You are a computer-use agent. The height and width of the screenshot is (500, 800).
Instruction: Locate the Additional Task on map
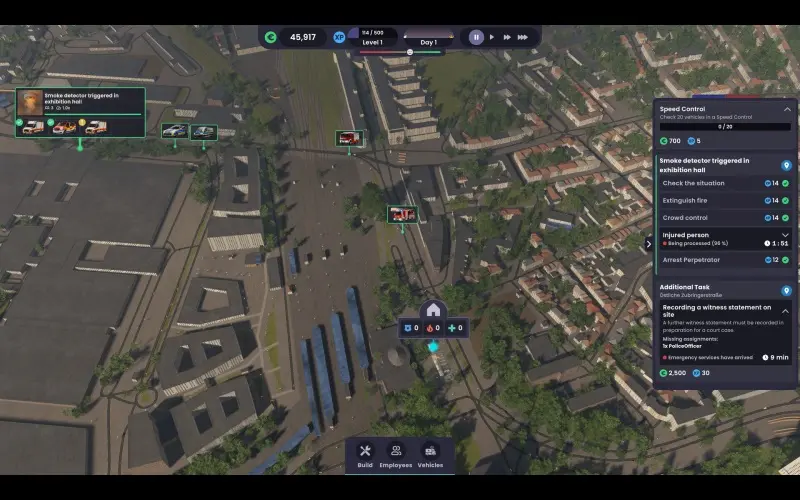(786, 290)
